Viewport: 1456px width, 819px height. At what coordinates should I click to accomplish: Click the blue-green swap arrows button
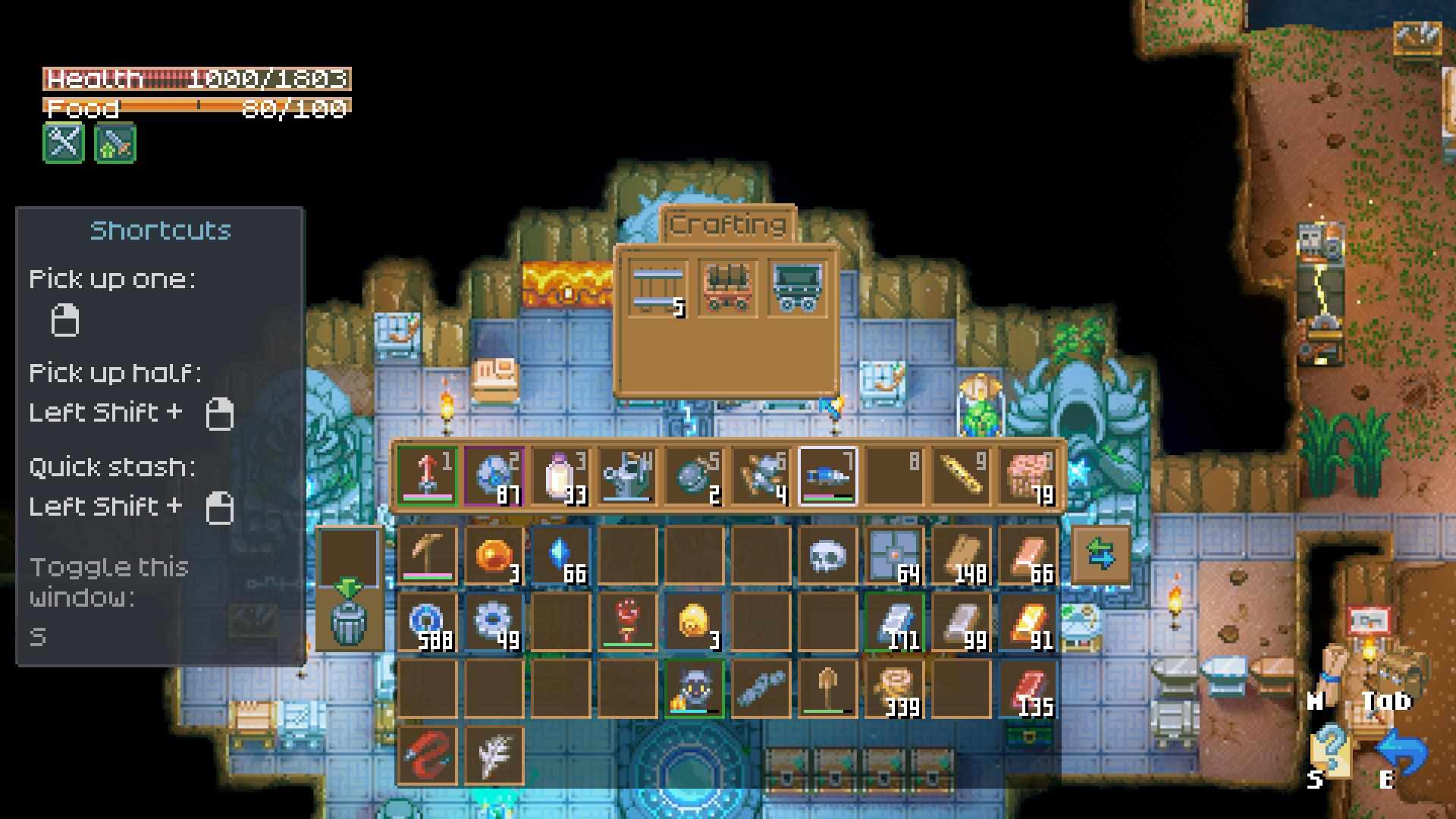click(1100, 556)
